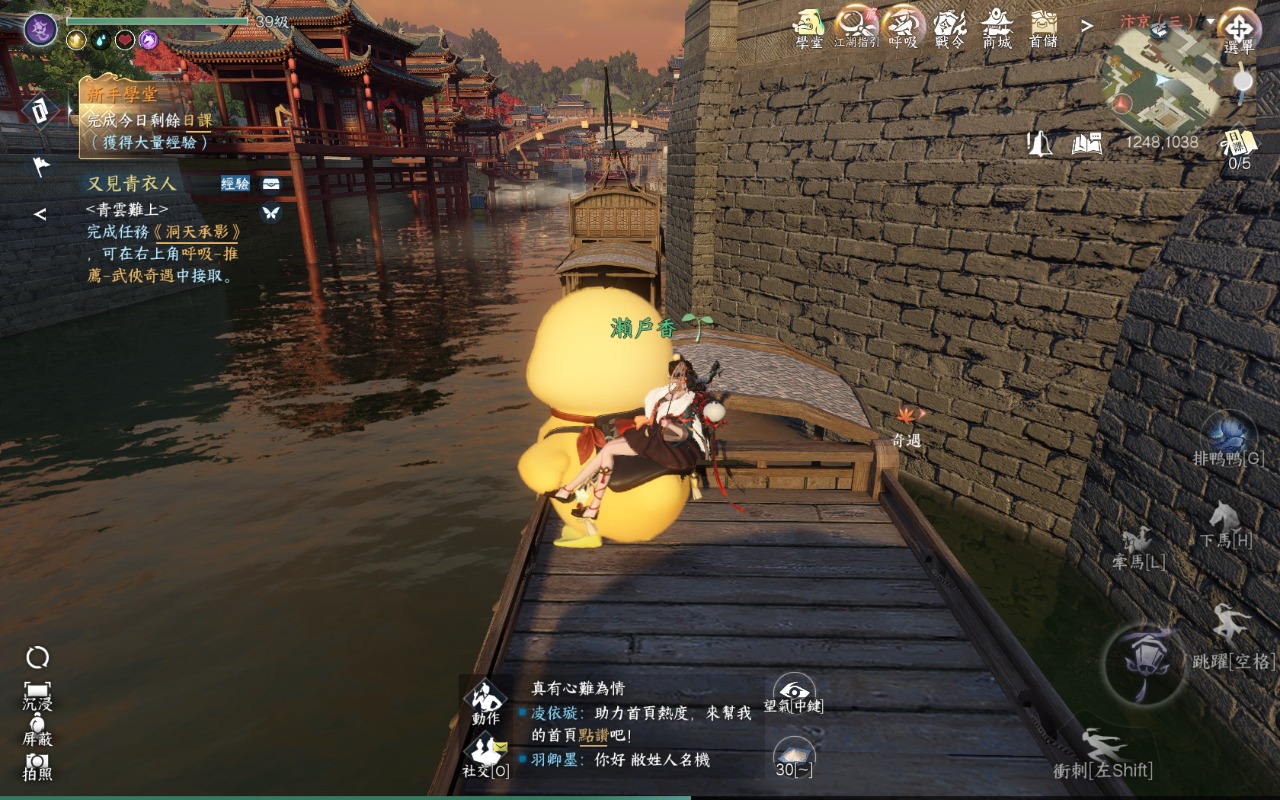Open the 首儲 first-recharge reward icon
Image resolution: width=1280 pixels, height=800 pixels.
(1043, 24)
